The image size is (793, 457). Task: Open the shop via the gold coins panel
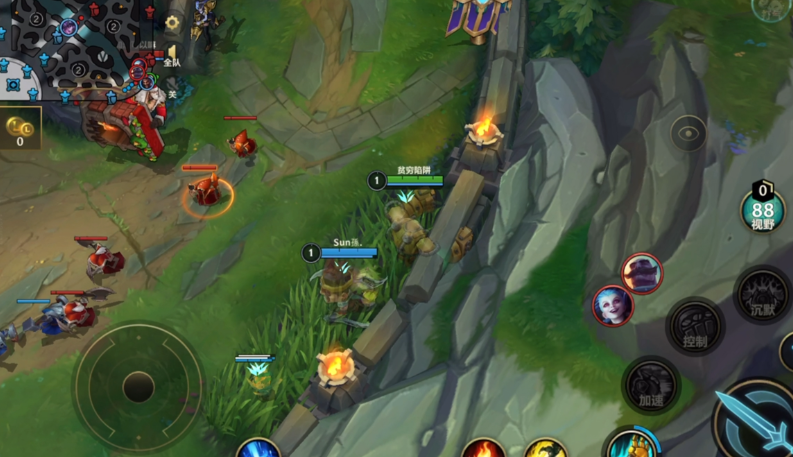[x=20, y=128]
